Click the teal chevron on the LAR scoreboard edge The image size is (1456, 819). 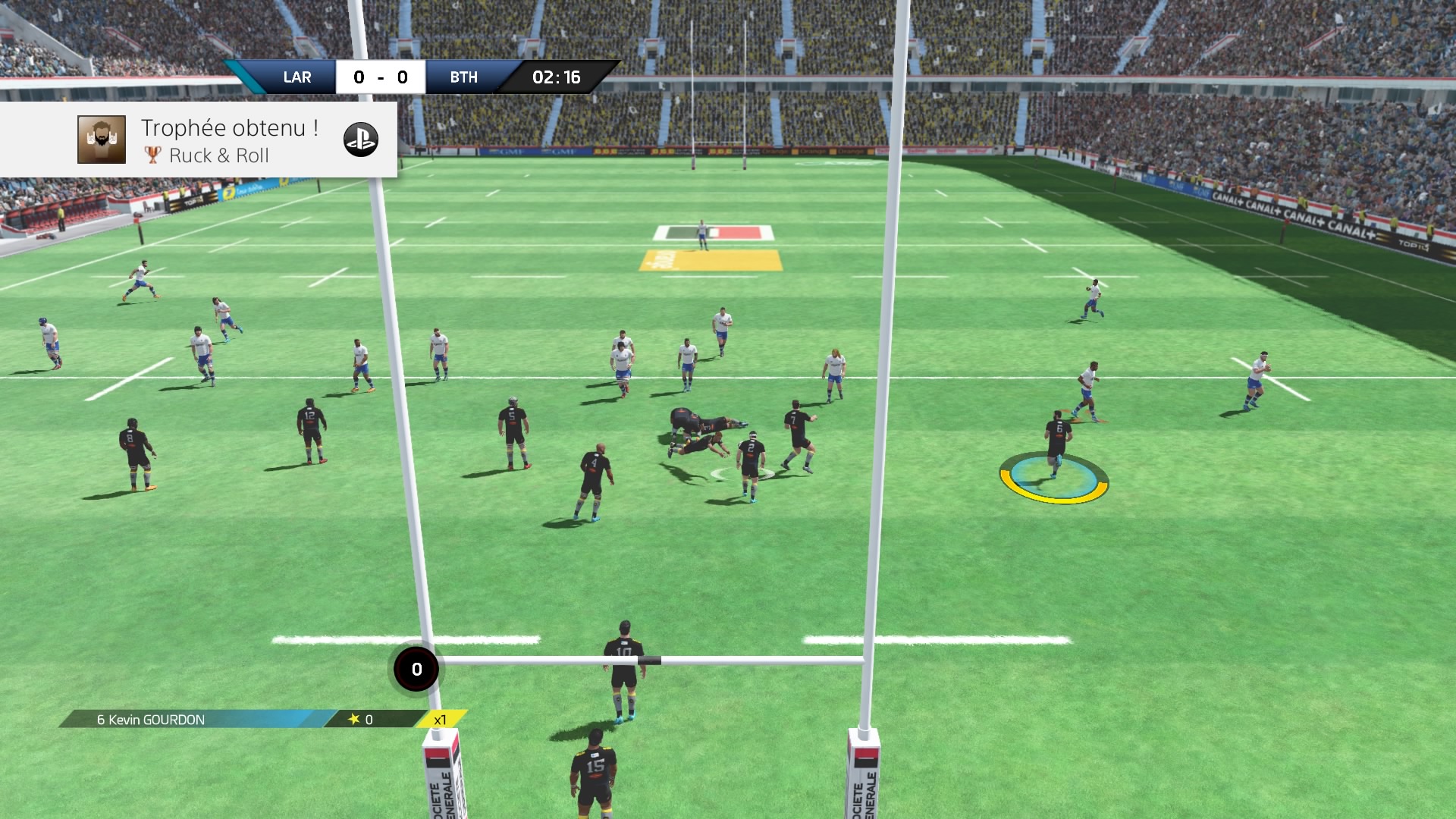pos(243,77)
